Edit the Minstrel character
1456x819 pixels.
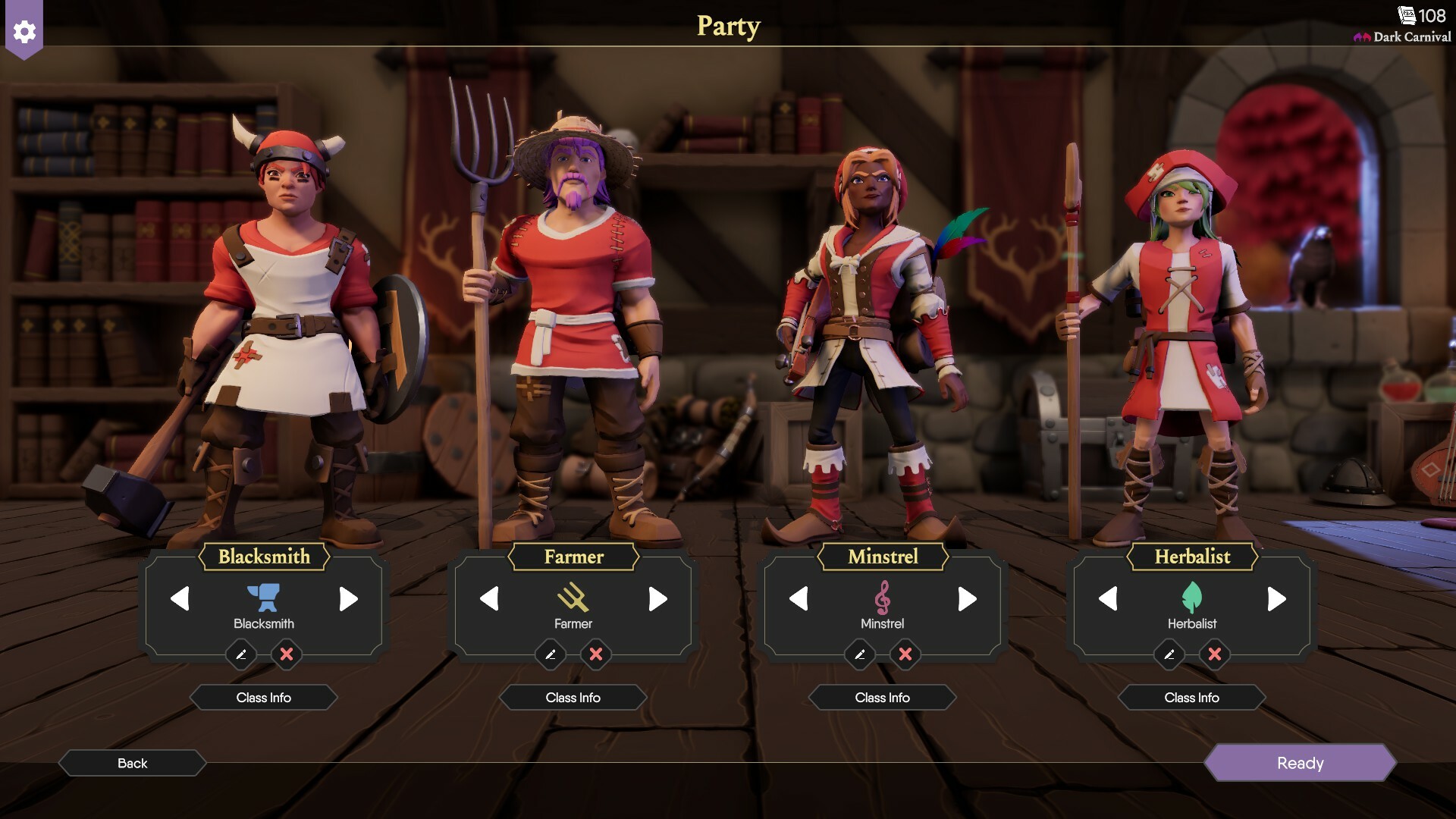pos(860,654)
